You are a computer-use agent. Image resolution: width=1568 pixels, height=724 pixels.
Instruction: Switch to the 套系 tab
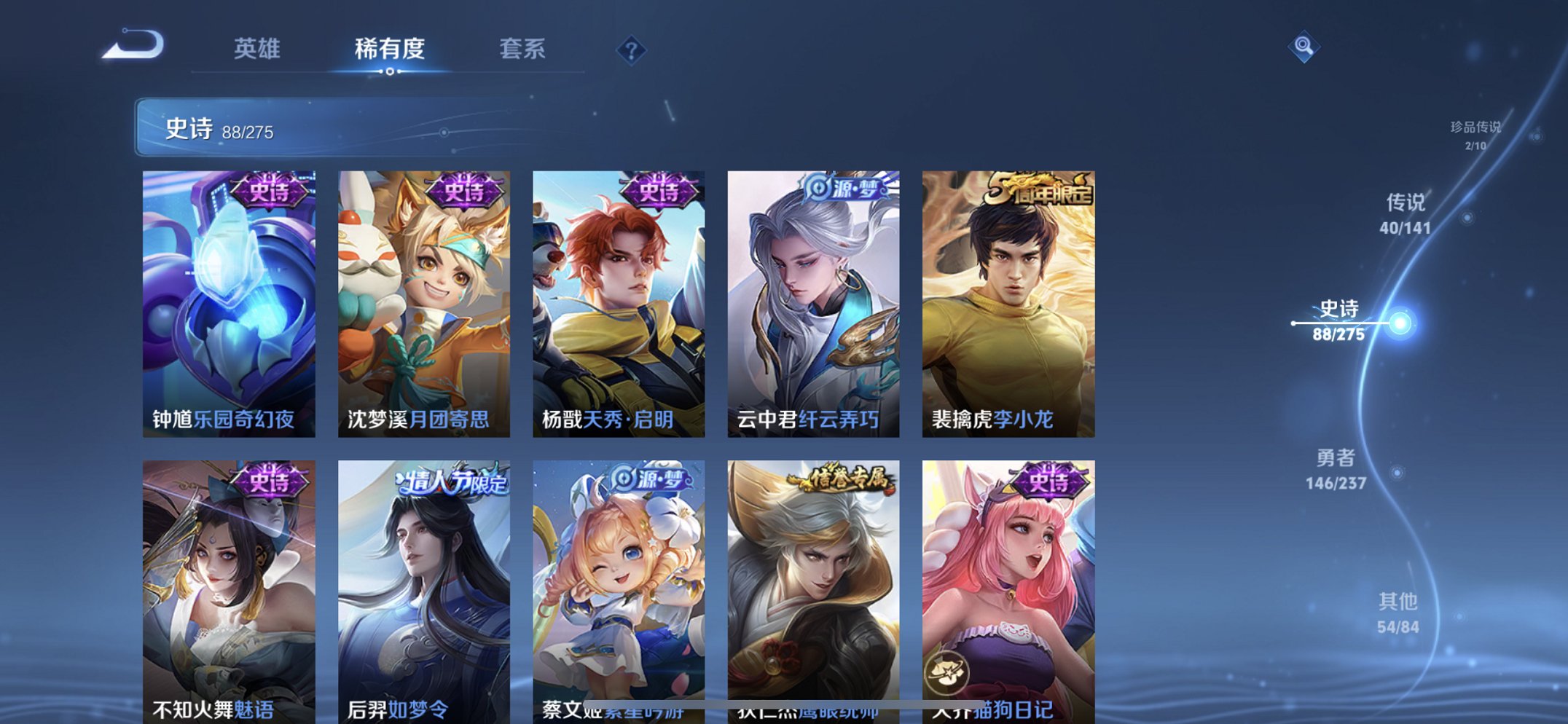524,50
